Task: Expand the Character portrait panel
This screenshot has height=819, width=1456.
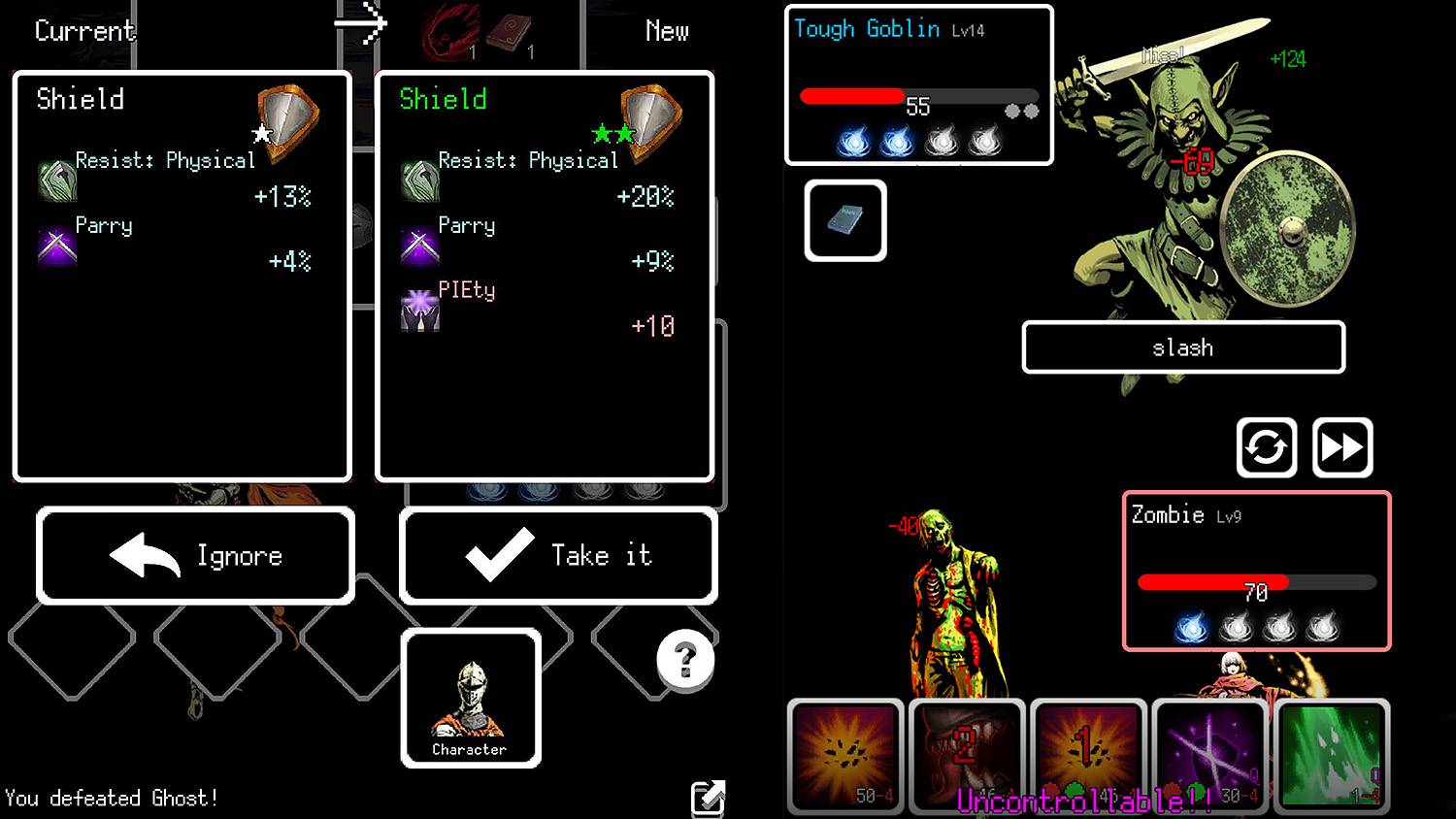Action: [x=470, y=699]
